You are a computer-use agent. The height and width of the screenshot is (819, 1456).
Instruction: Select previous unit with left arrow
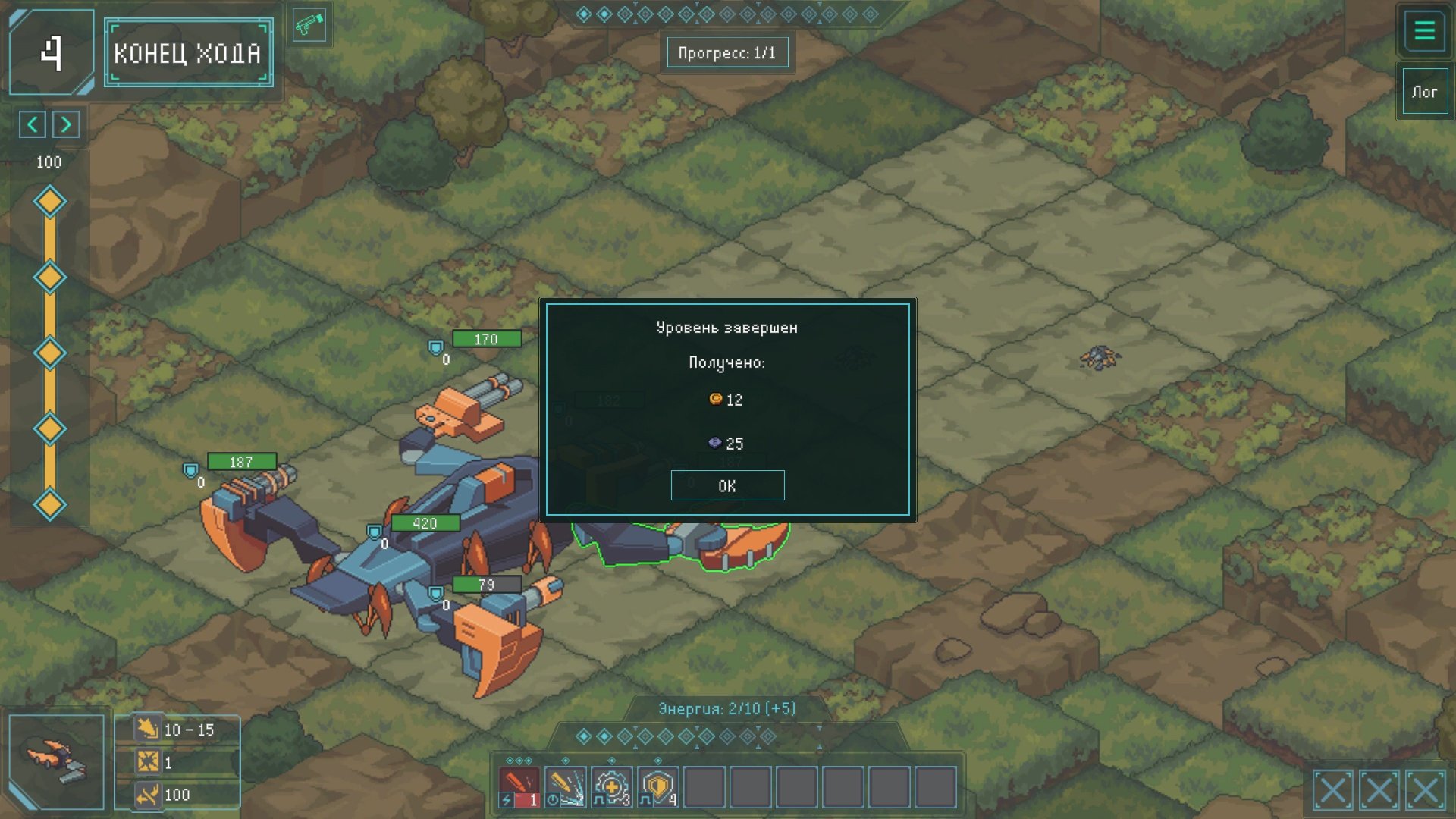tap(33, 124)
